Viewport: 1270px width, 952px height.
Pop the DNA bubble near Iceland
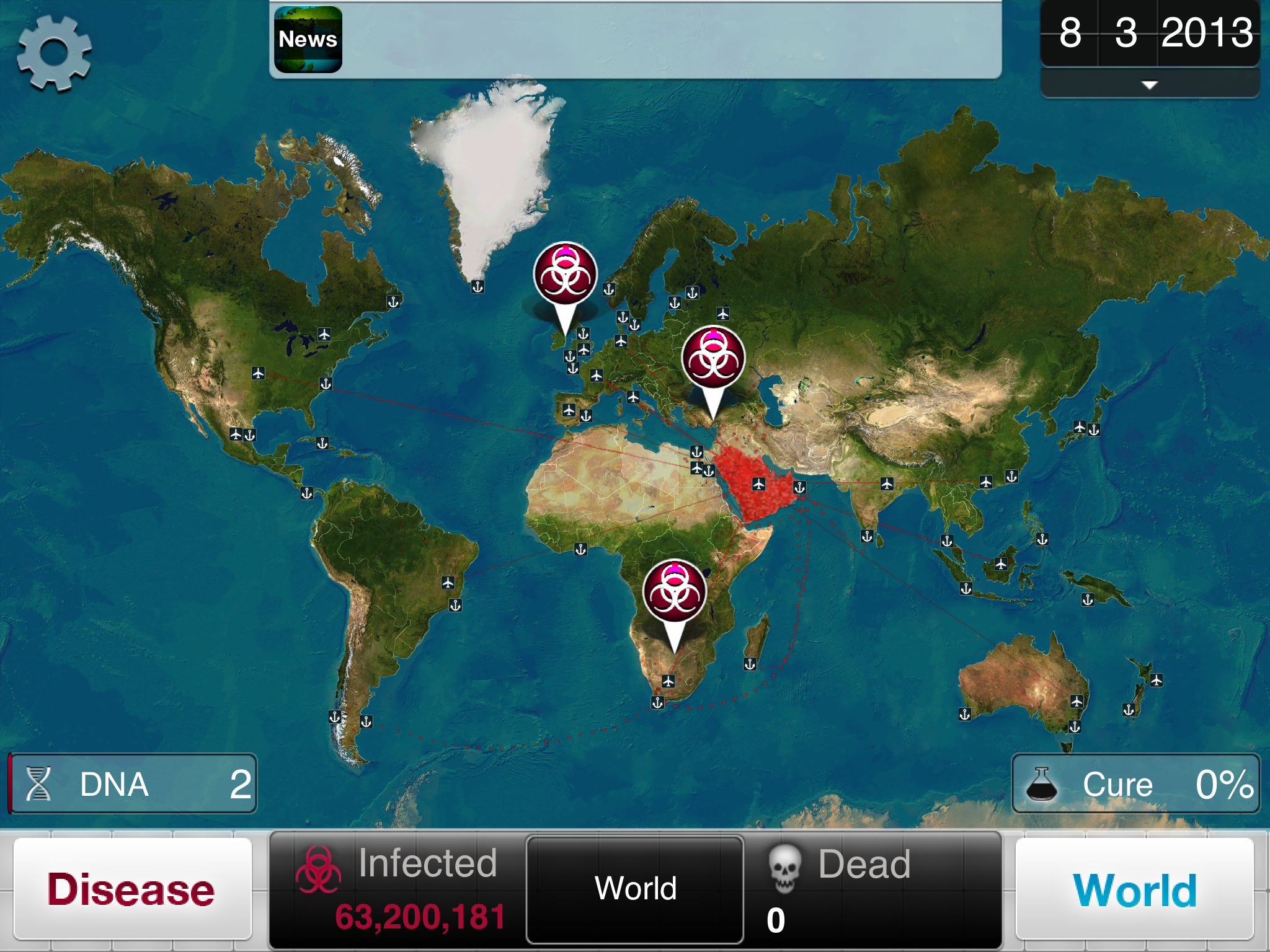[565, 275]
